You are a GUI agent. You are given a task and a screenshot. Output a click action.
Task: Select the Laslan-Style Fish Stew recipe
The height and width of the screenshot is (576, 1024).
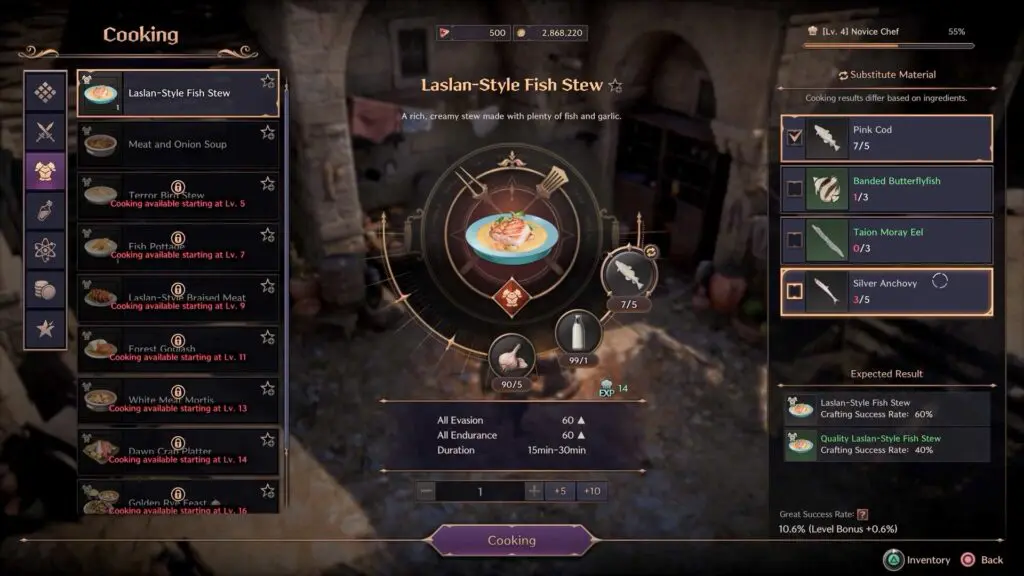[178, 93]
